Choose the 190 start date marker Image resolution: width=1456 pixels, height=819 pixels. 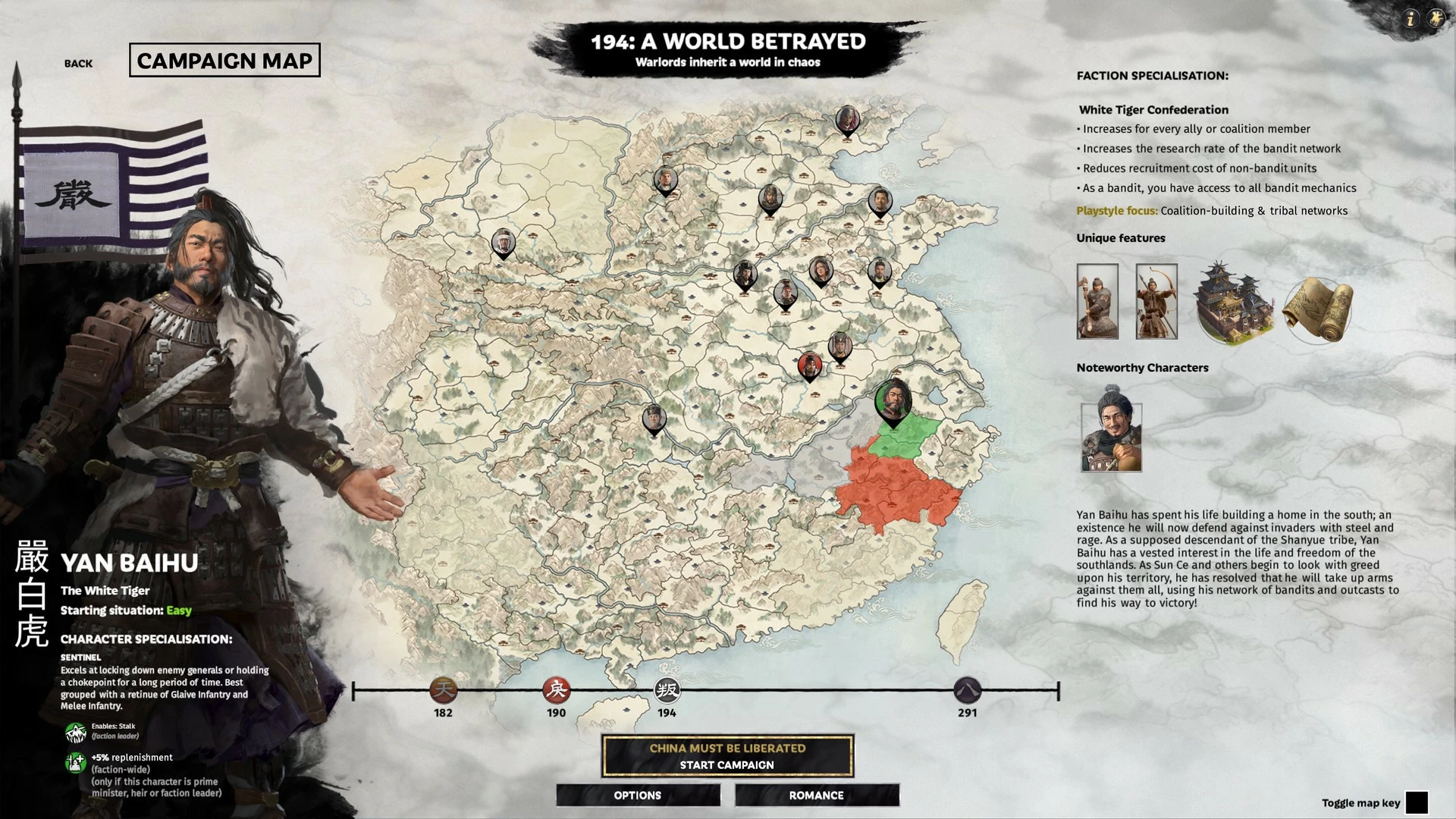[x=556, y=691]
